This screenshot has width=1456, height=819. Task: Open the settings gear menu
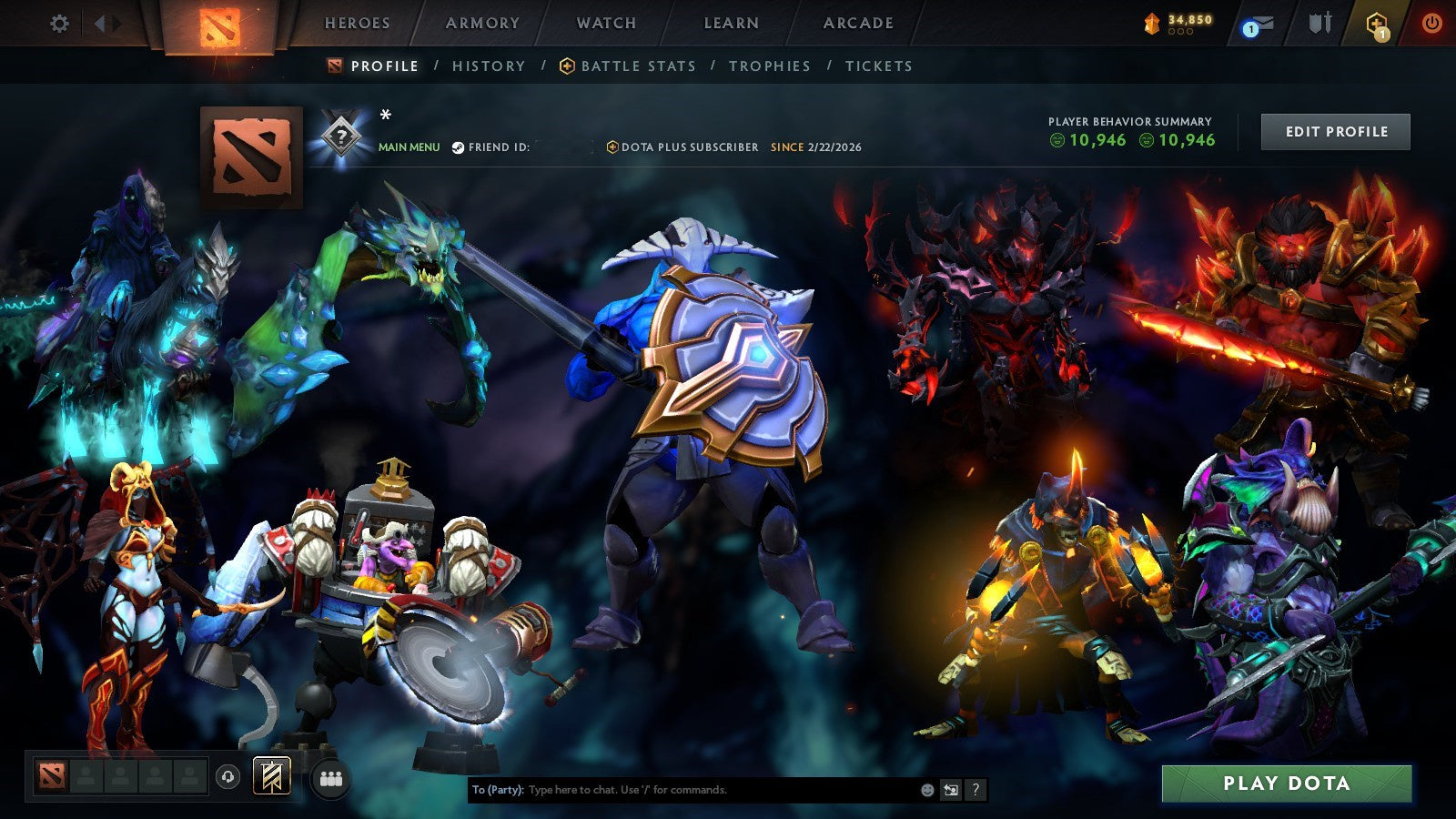[x=59, y=23]
